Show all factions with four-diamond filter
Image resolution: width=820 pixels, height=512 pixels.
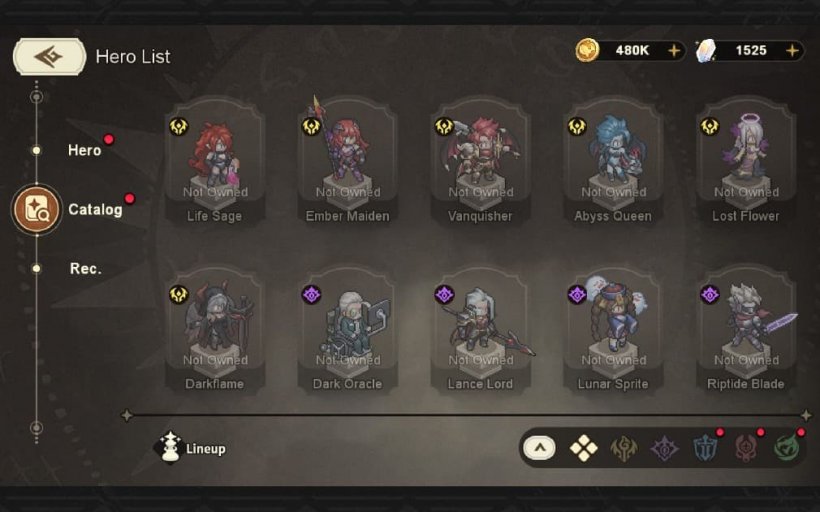(x=583, y=448)
